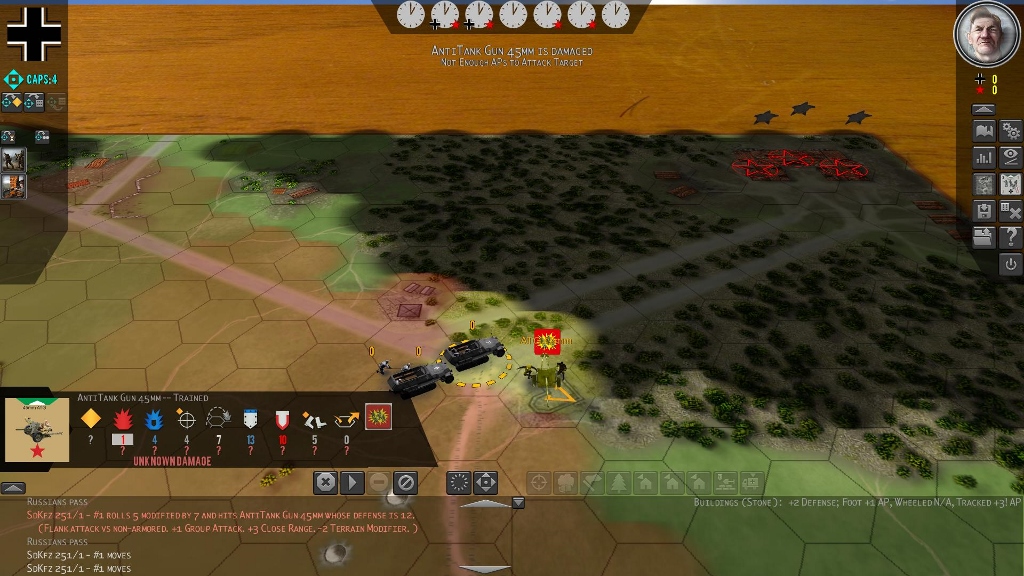Click the play arrow button
Image resolution: width=1024 pixels, height=576 pixels.
[x=352, y=482]
